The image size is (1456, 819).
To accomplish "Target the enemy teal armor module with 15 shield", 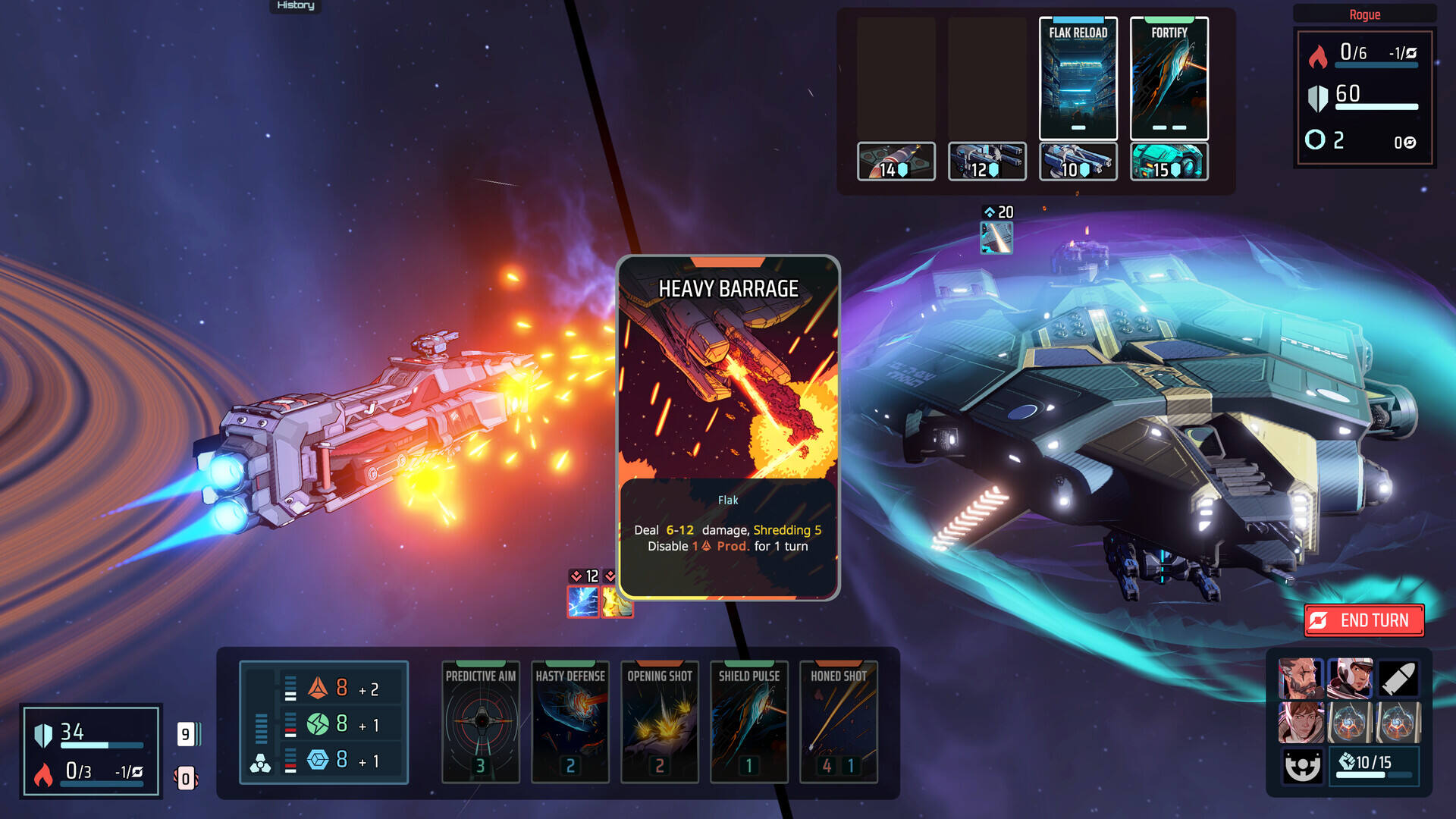I will click(1169, 162).
